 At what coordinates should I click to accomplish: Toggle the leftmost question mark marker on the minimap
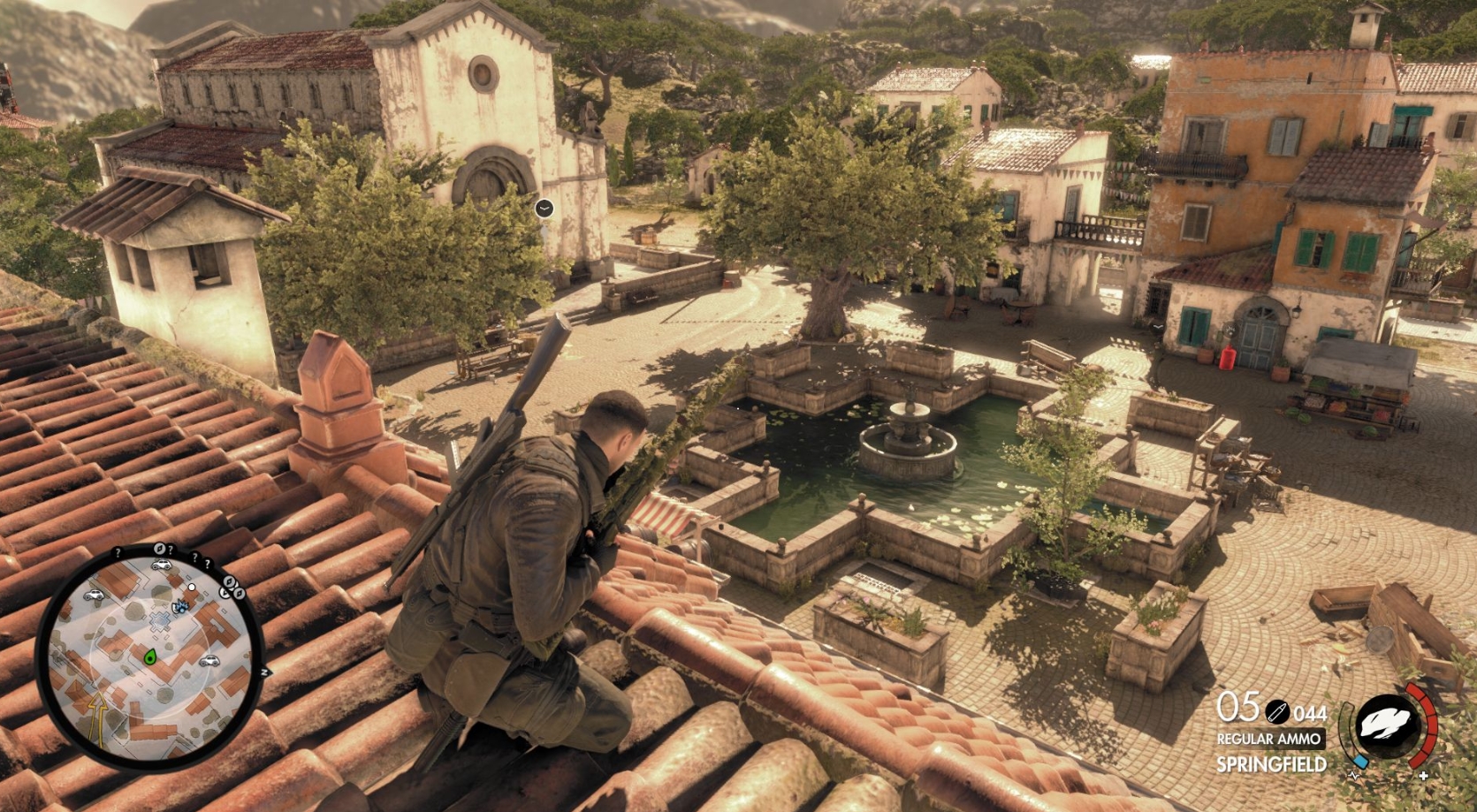118,551
